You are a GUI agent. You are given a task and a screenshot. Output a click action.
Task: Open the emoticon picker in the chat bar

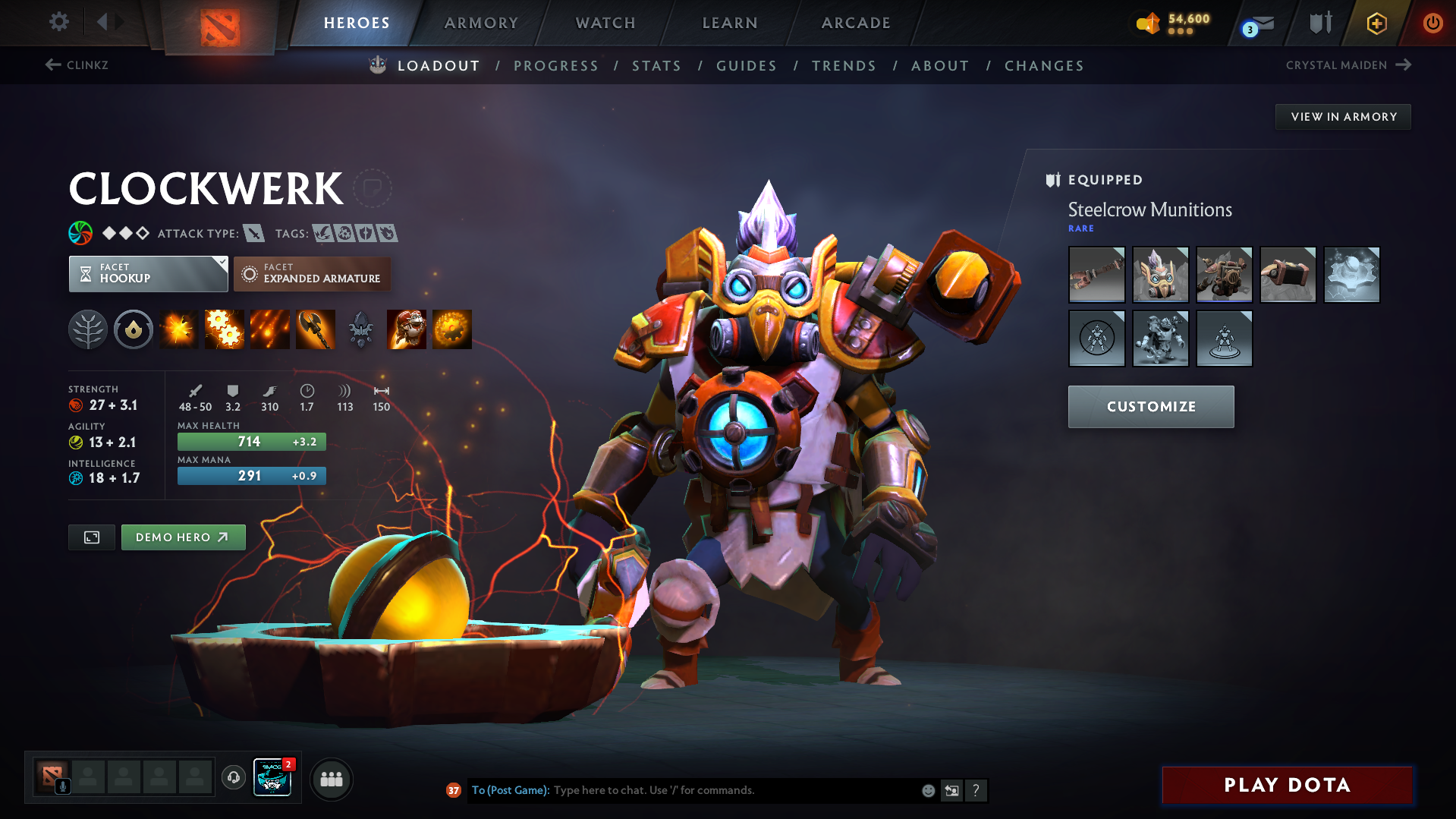(x=927, y=790)
